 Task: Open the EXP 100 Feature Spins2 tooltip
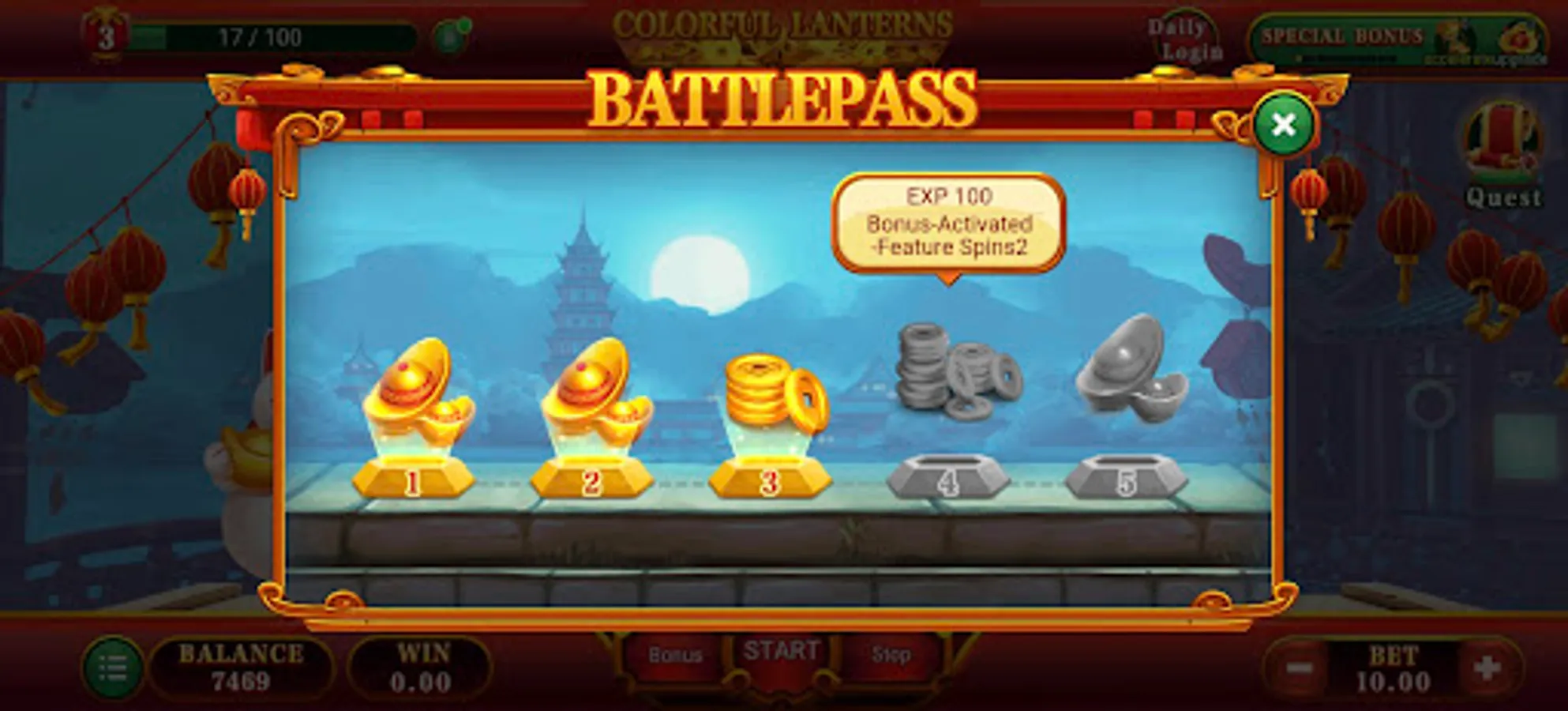pyautogui.click(x=949, y=220)
